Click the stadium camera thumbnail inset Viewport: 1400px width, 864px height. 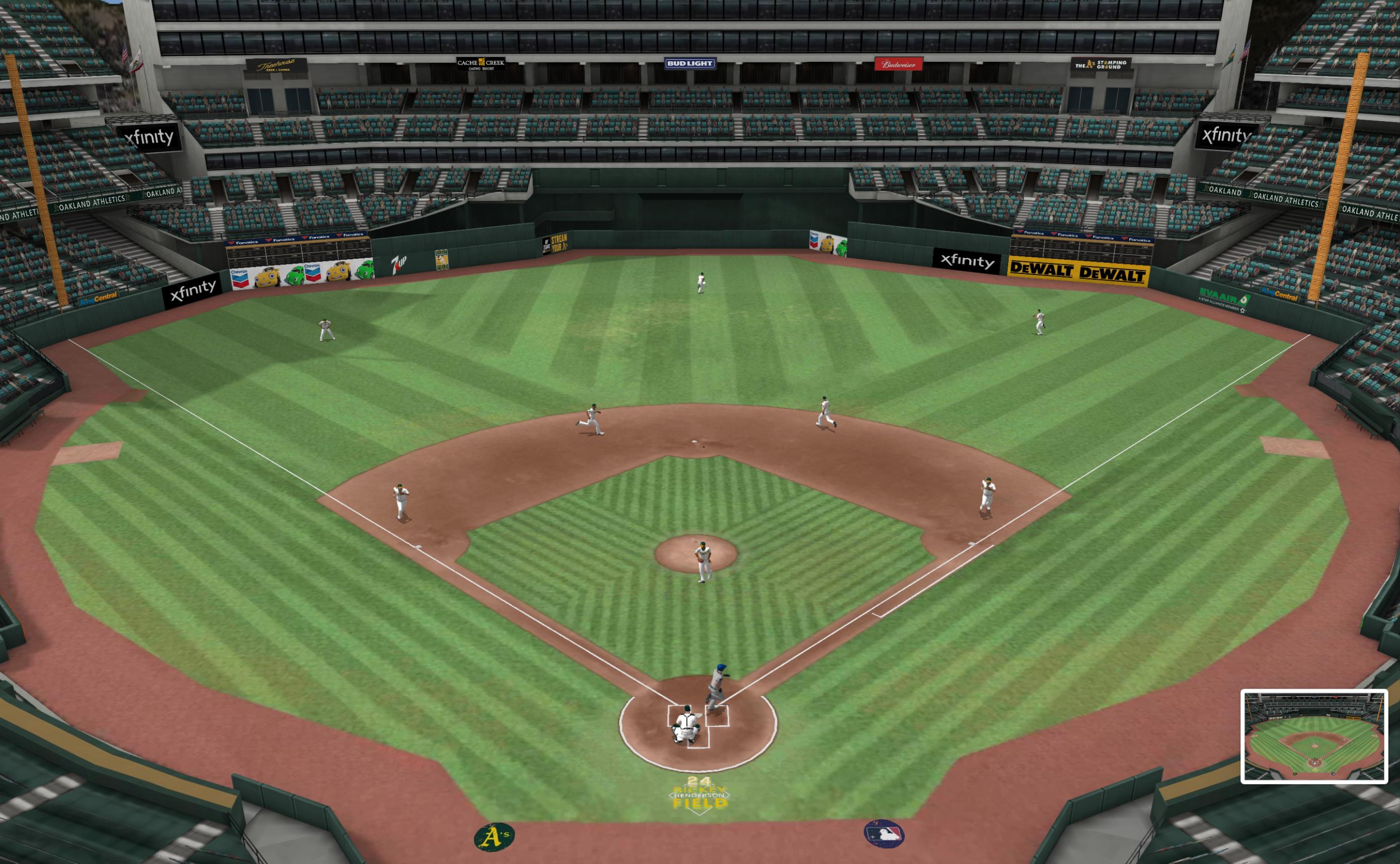[x=1314, y=736]
